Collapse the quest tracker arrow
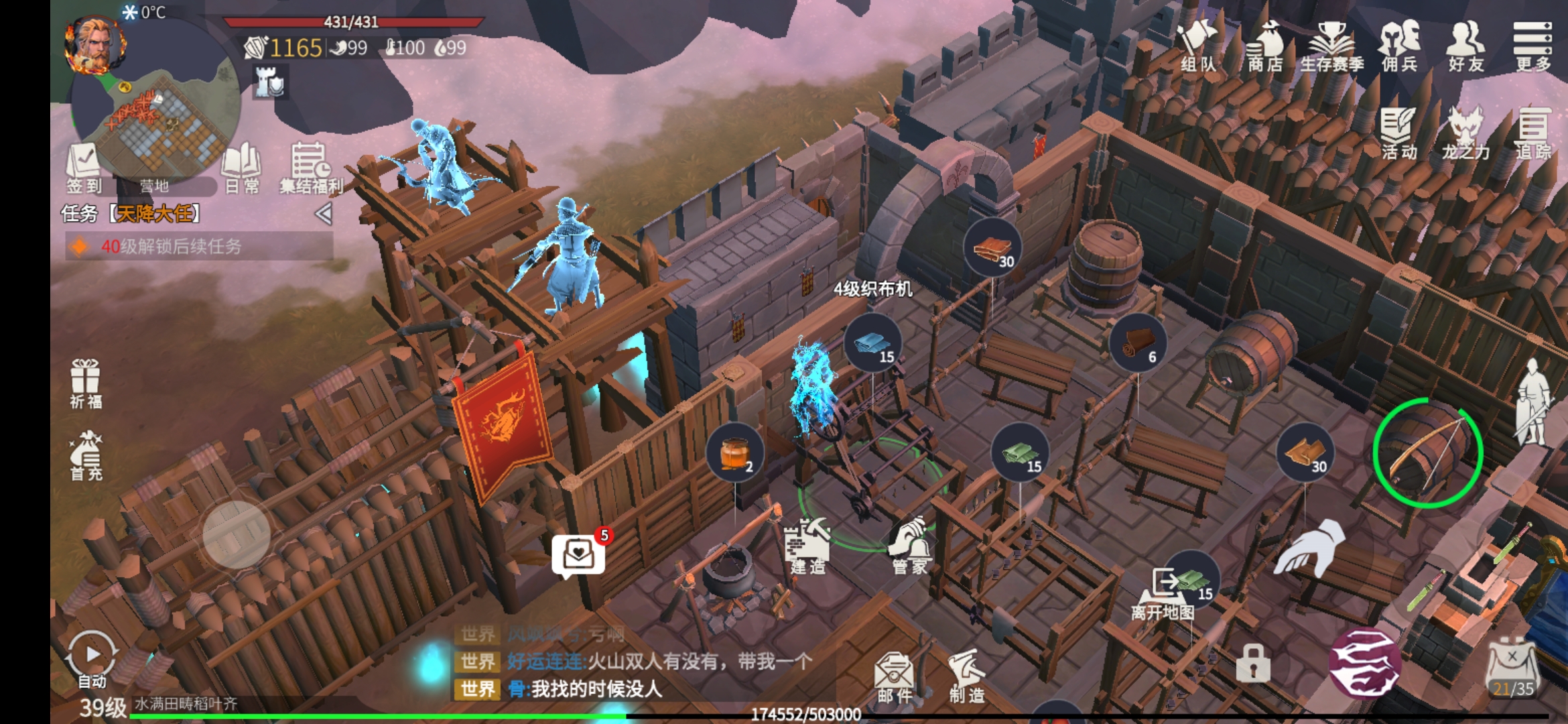The height and width of the screenshot is (724, 1568). pos(324,214)
